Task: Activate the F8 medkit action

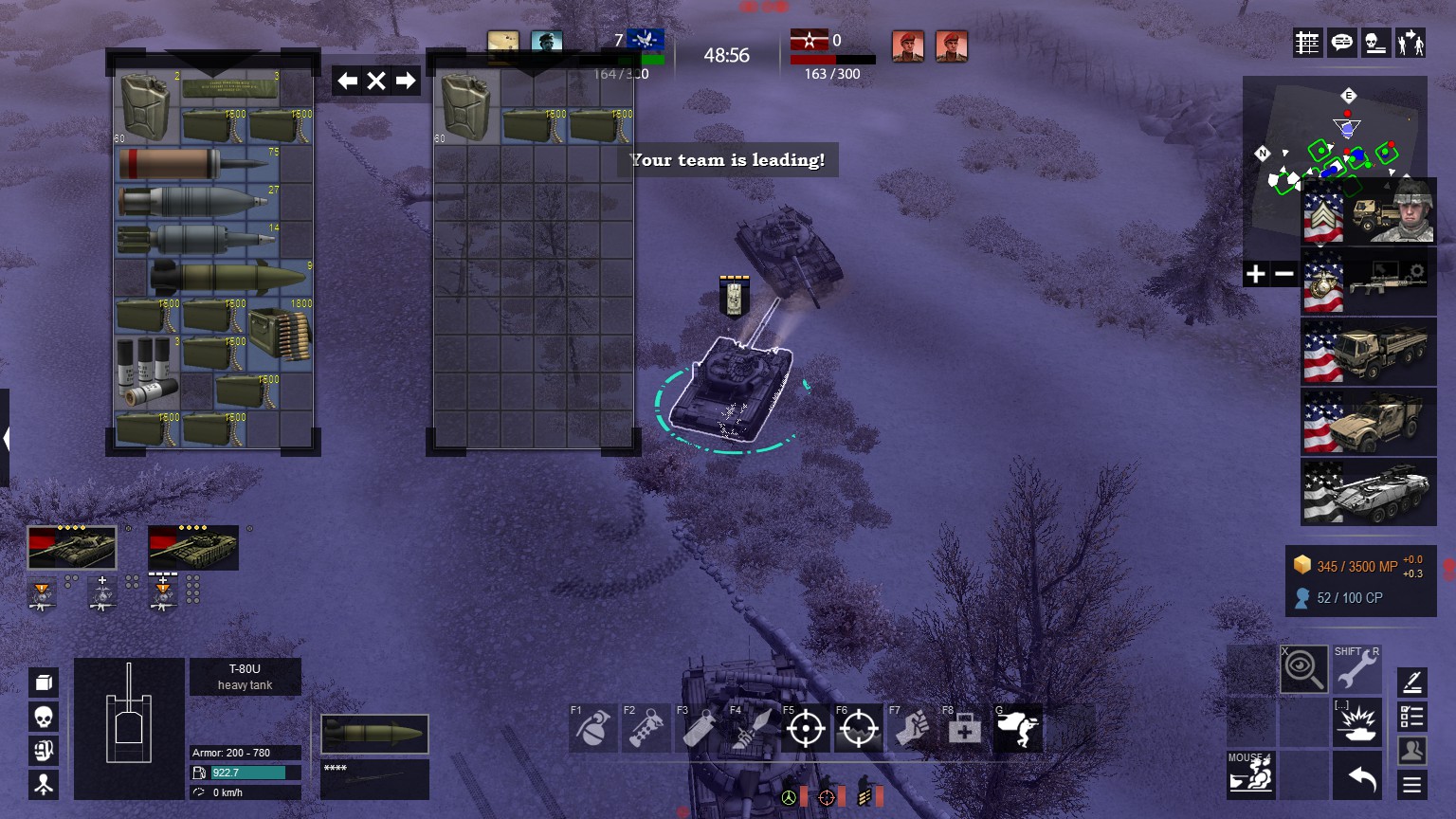Action: [x=964, y=729]
